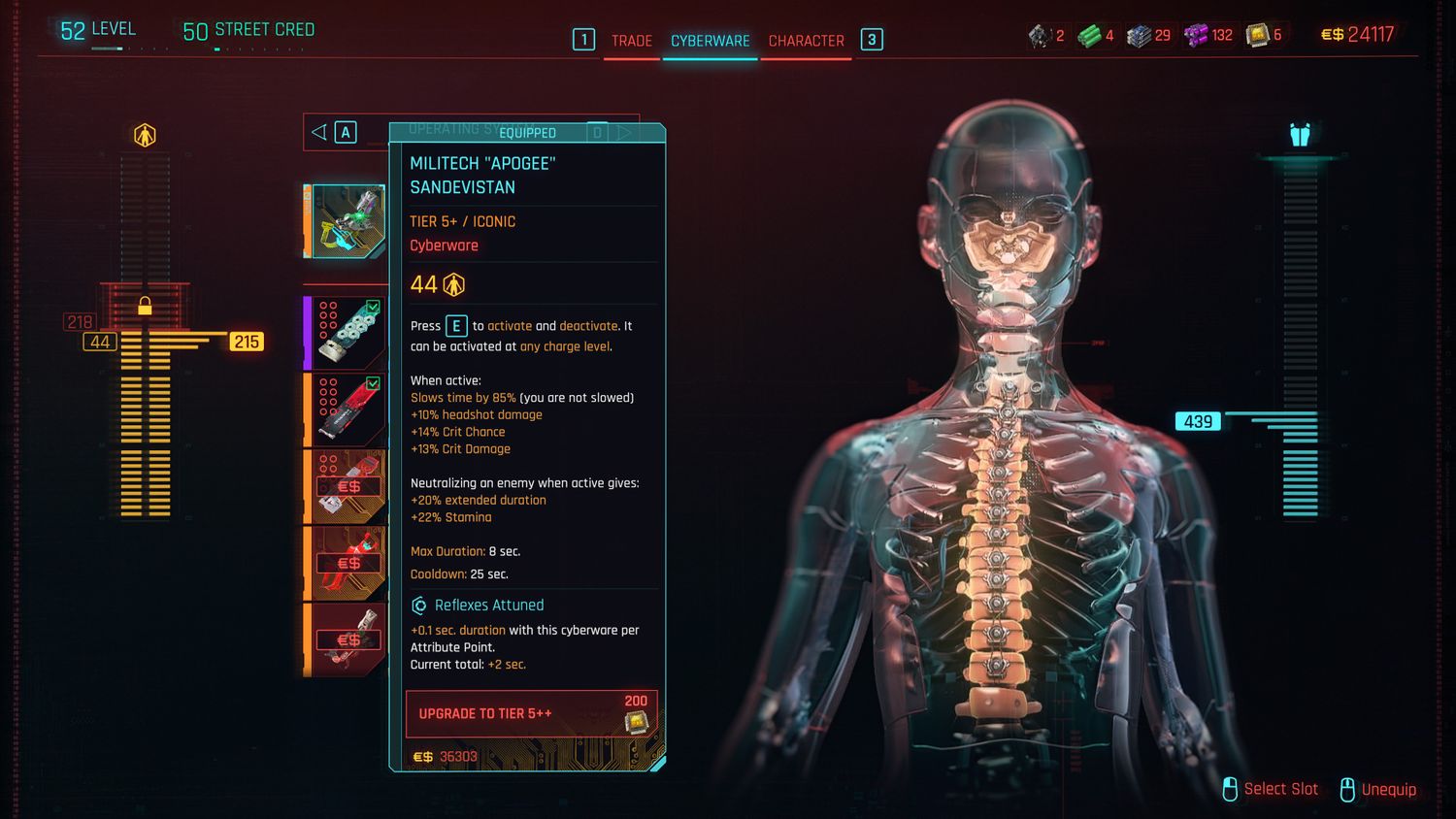This screenshot has height=819, width=1456.
Task: Select the equipped Apogee Sandevistan slot
Action: pyautogui.click(x=347, y=221)
